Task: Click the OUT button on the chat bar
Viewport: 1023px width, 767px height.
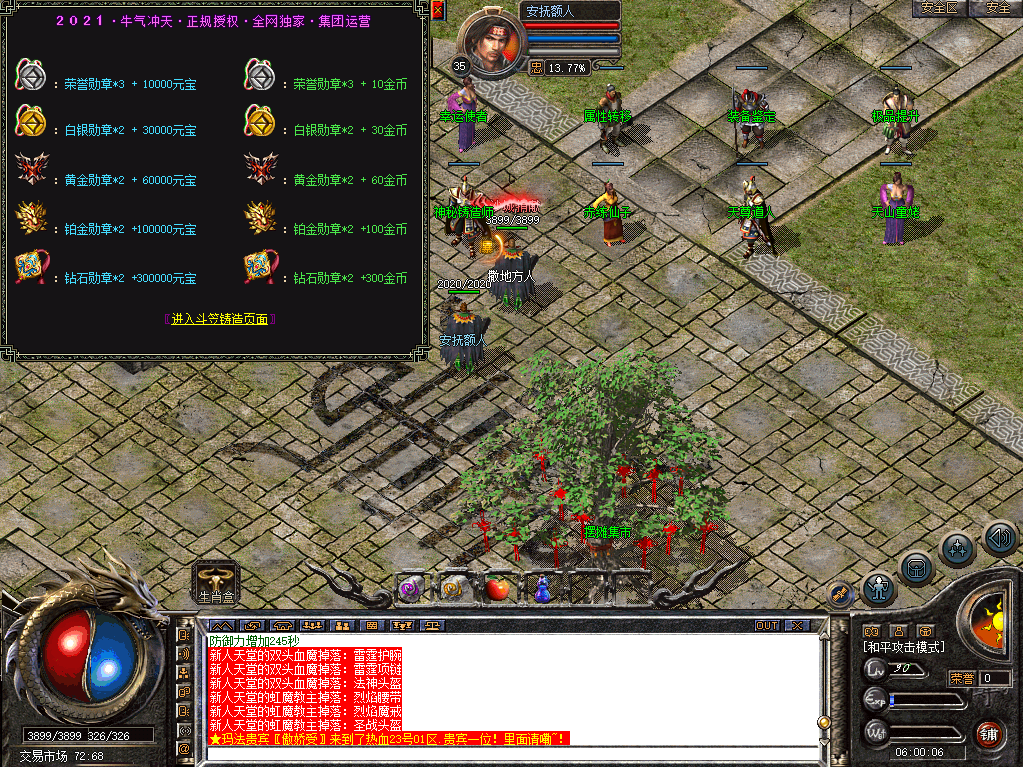Action: pyautogui.click(x=767, y=625)
